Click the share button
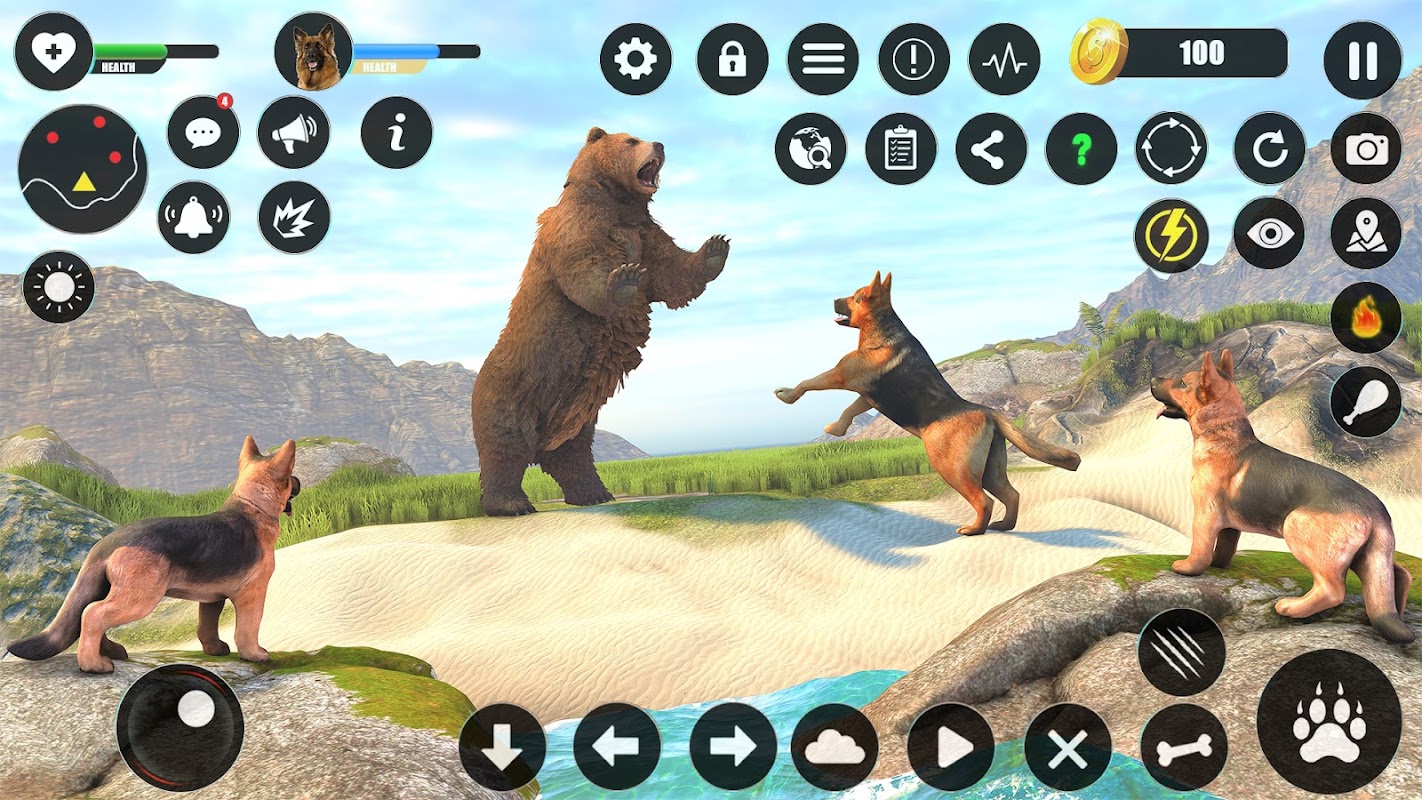Viewport: 1422px width, 800px height. pyautogui.click(x=990, y=149)
